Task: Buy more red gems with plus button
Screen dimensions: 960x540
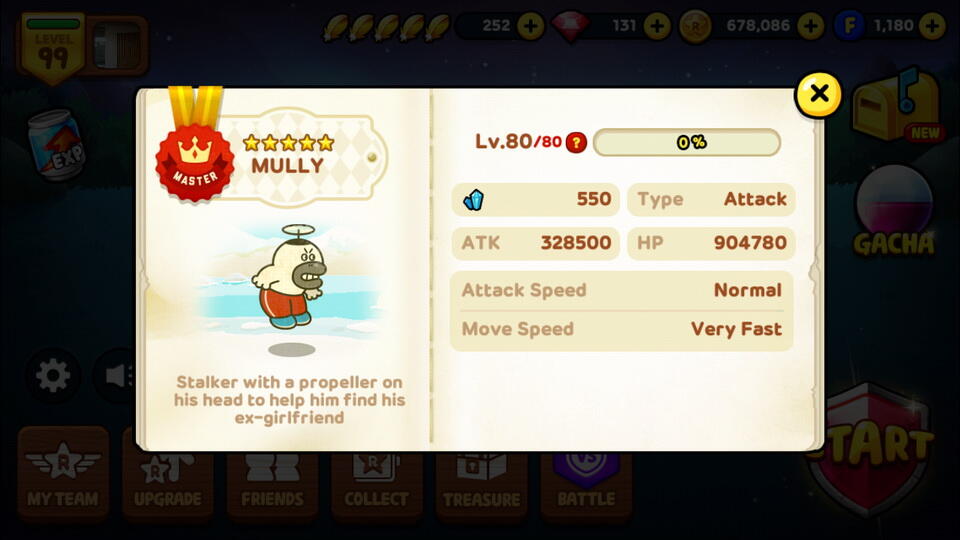Action: point(657,25)
